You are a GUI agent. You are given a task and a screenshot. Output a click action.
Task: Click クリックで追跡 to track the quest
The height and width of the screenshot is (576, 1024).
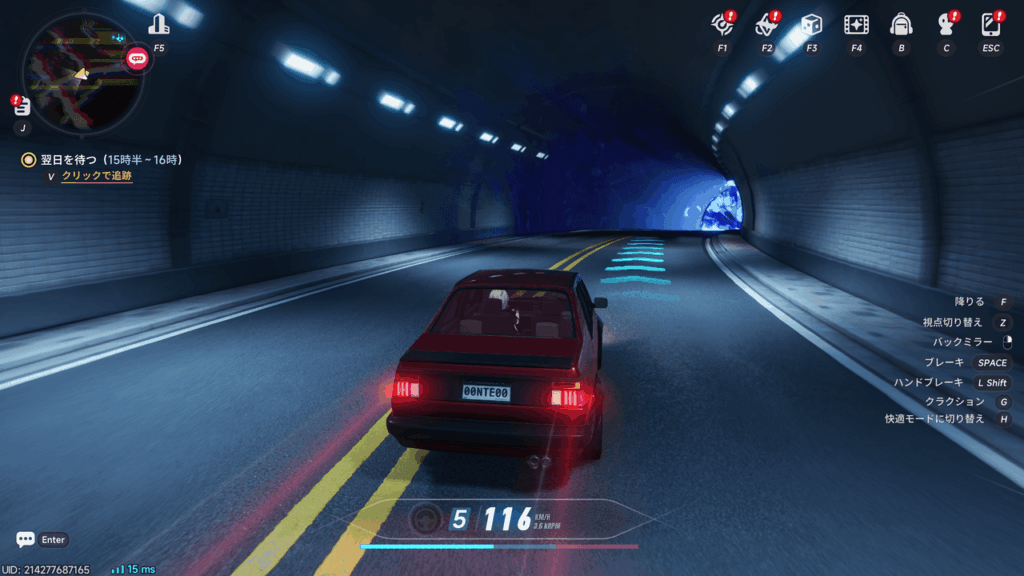(x=96, y=176)
